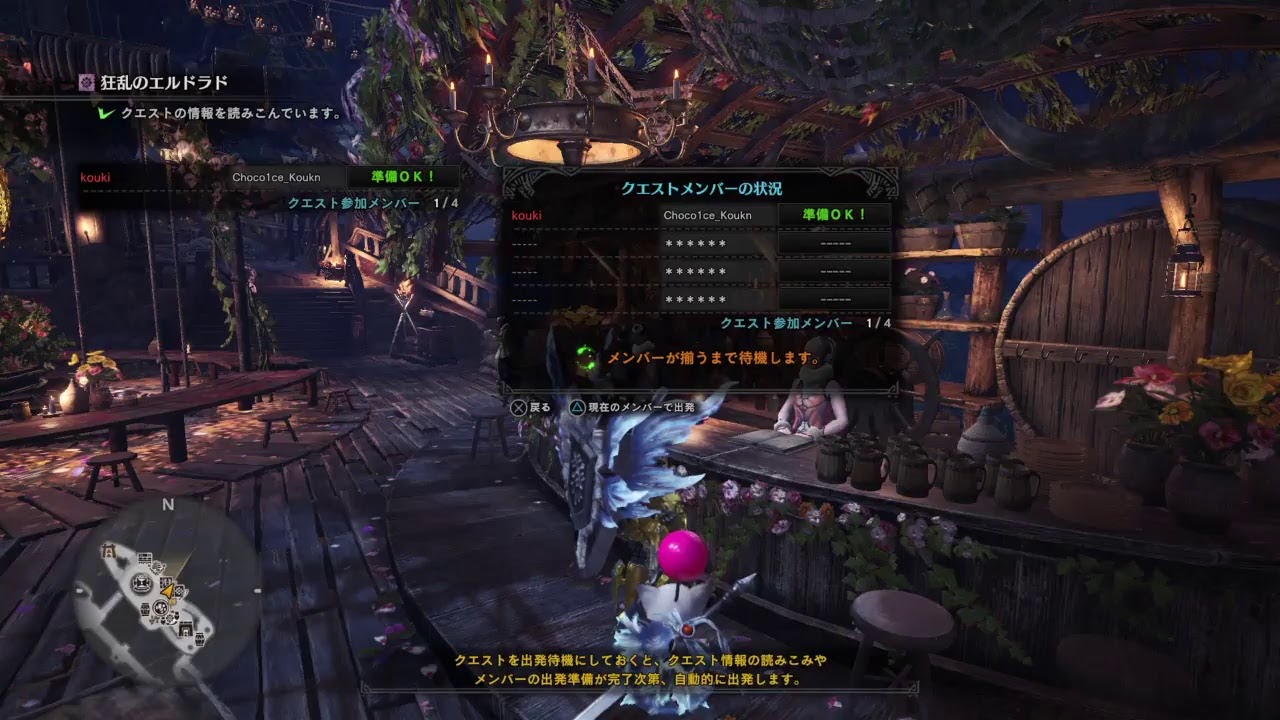Click the smithy facility icon on the minimap
The height and width of the screenshot is (720, 1280).
tap(140, 584)
